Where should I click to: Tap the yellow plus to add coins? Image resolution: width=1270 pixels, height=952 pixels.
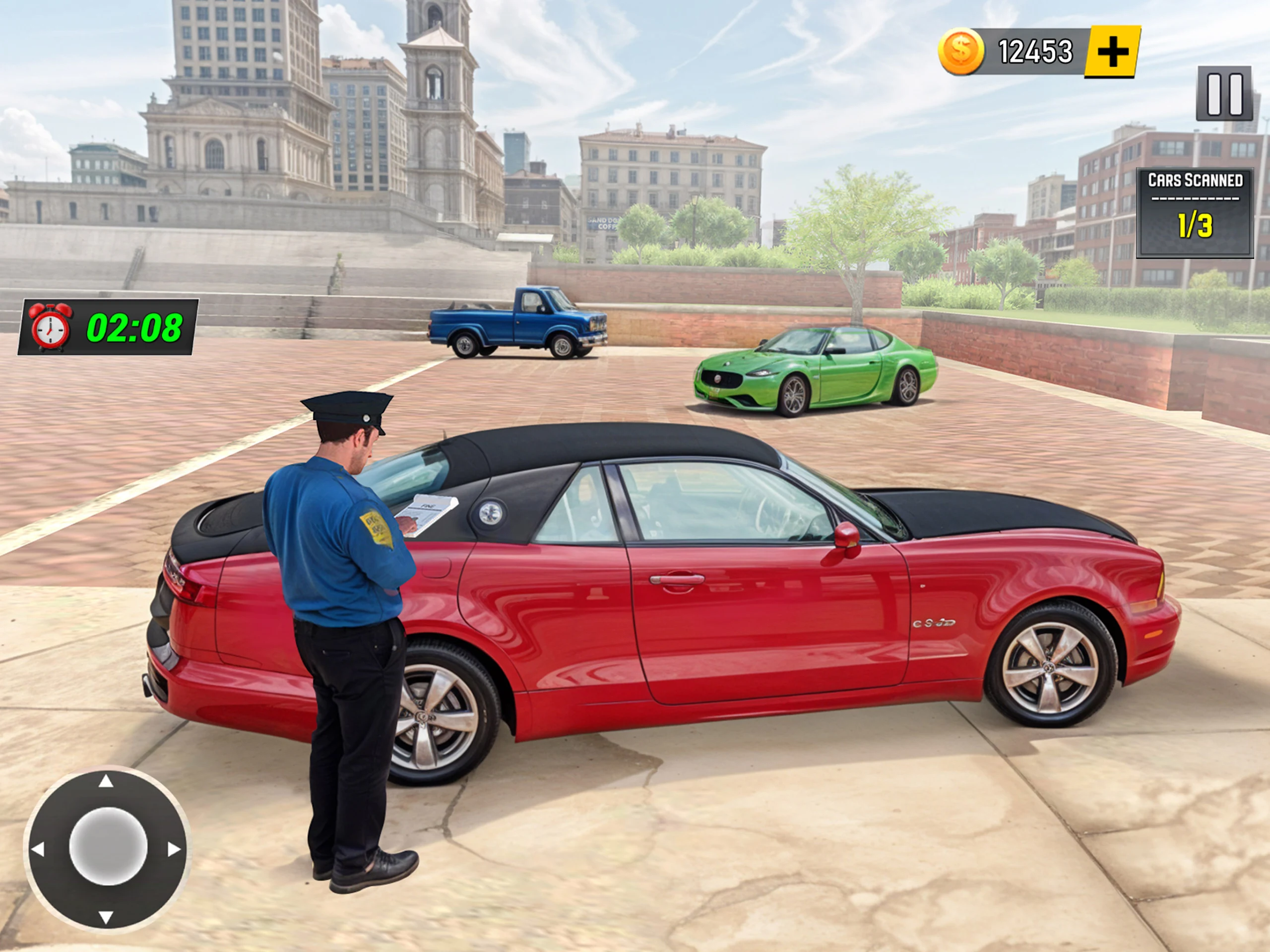pyautogui.click(x=1112, y=52)
